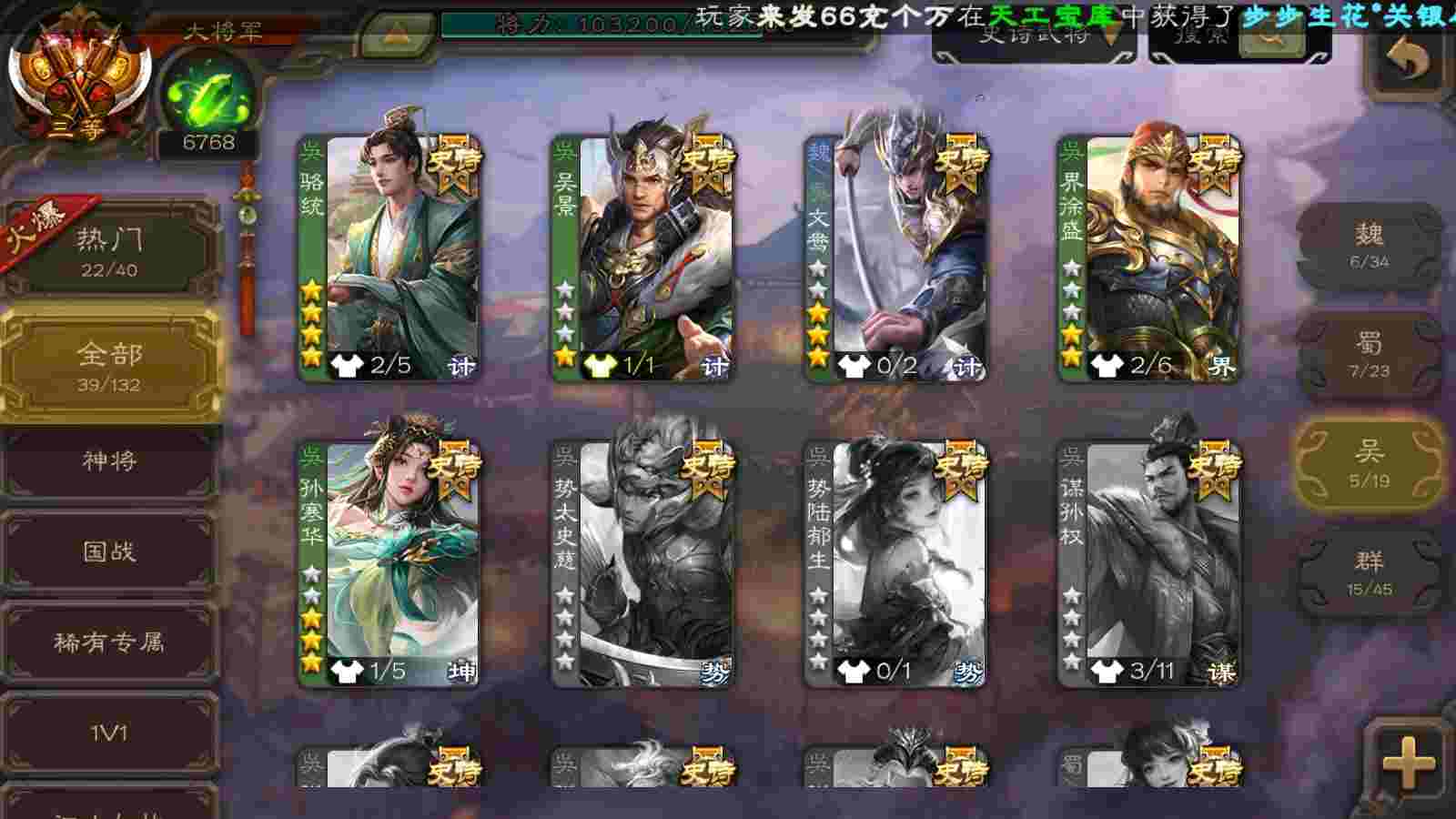Filter generals by 蜀 faction
The height and width of the screenshot is (819, 1456).
tap(1369, 355)
